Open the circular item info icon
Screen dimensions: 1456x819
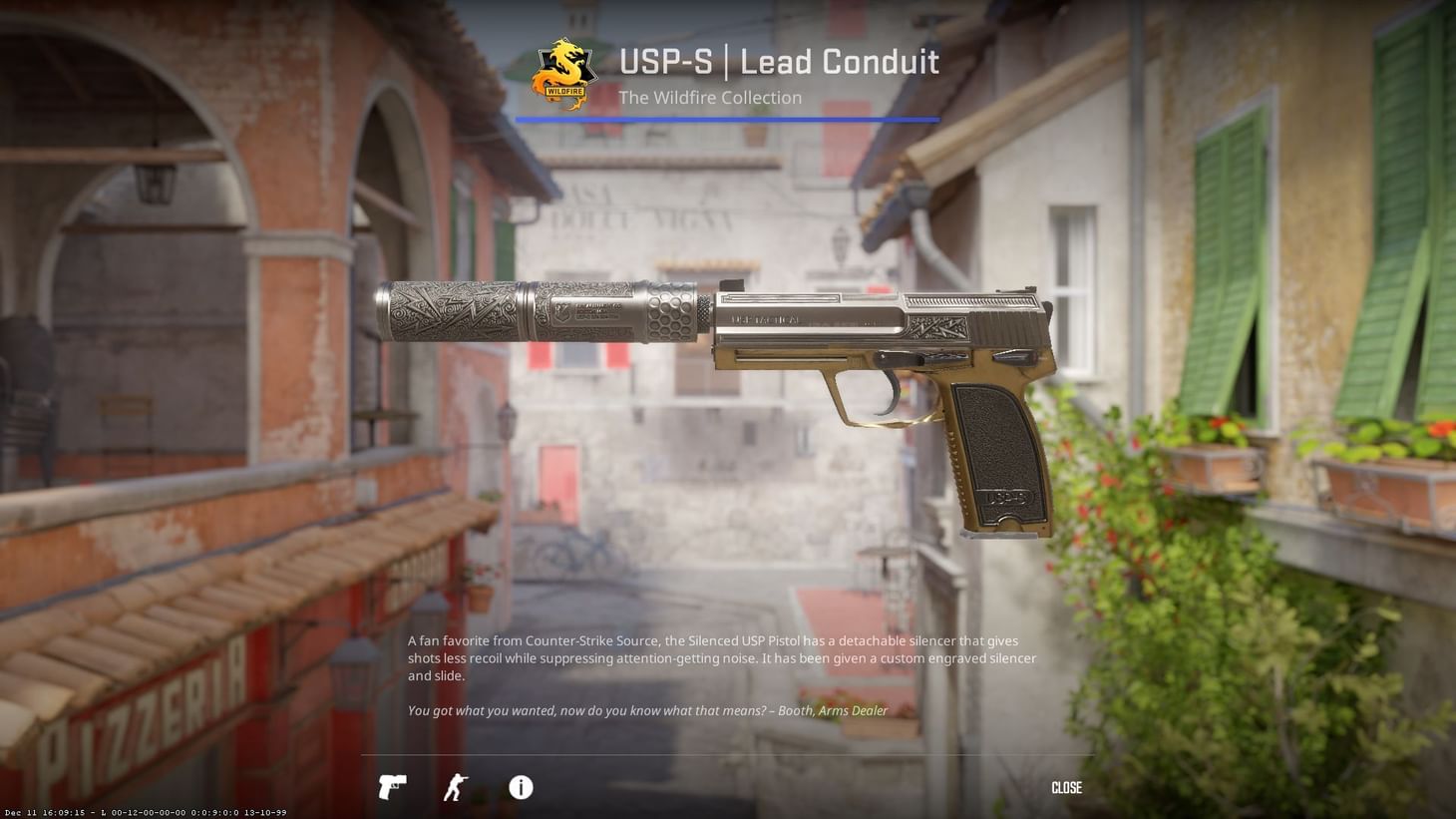click(x=520, y=788)
